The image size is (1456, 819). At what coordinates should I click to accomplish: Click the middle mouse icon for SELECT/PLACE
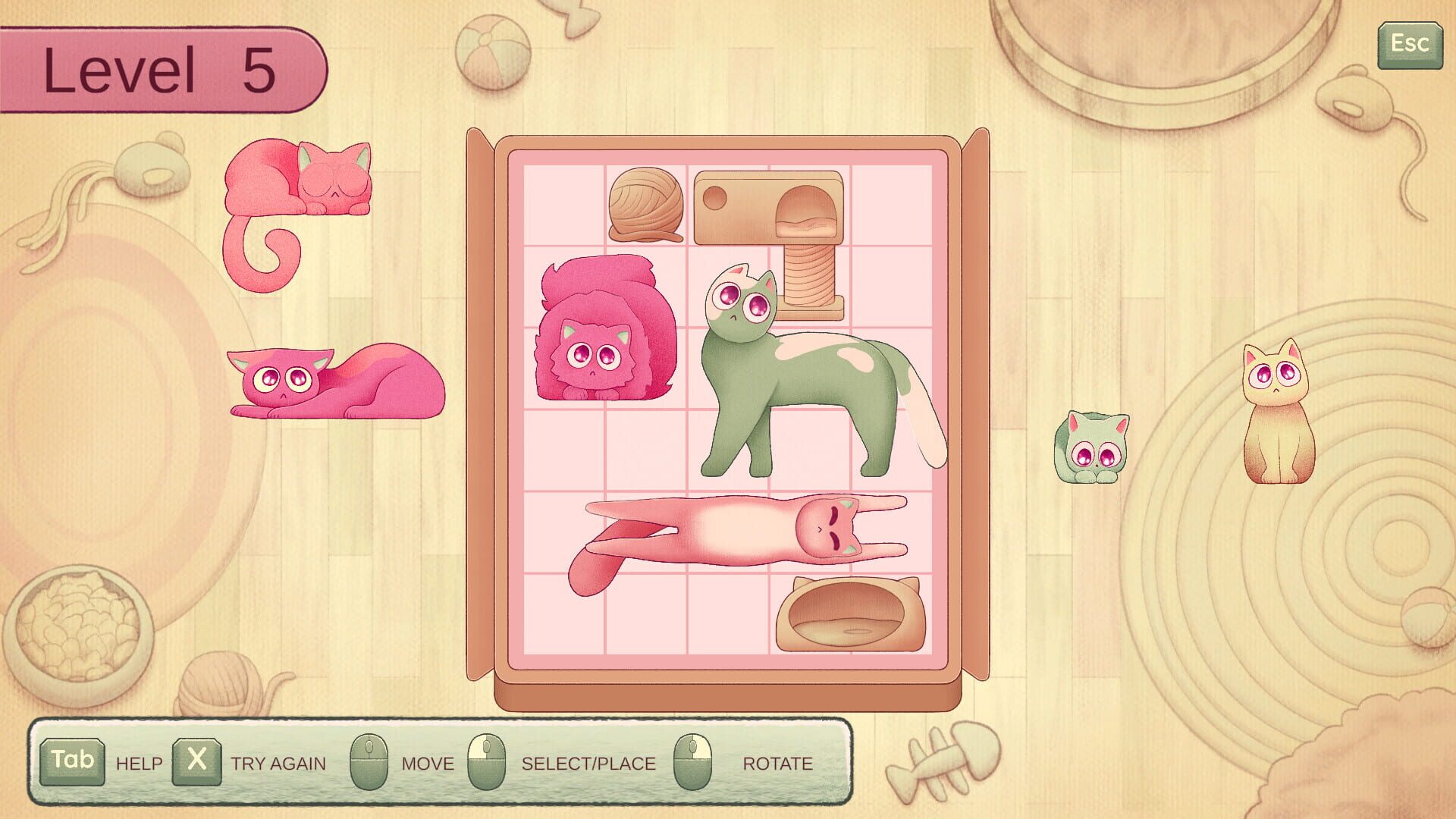(x=490, y=763)
